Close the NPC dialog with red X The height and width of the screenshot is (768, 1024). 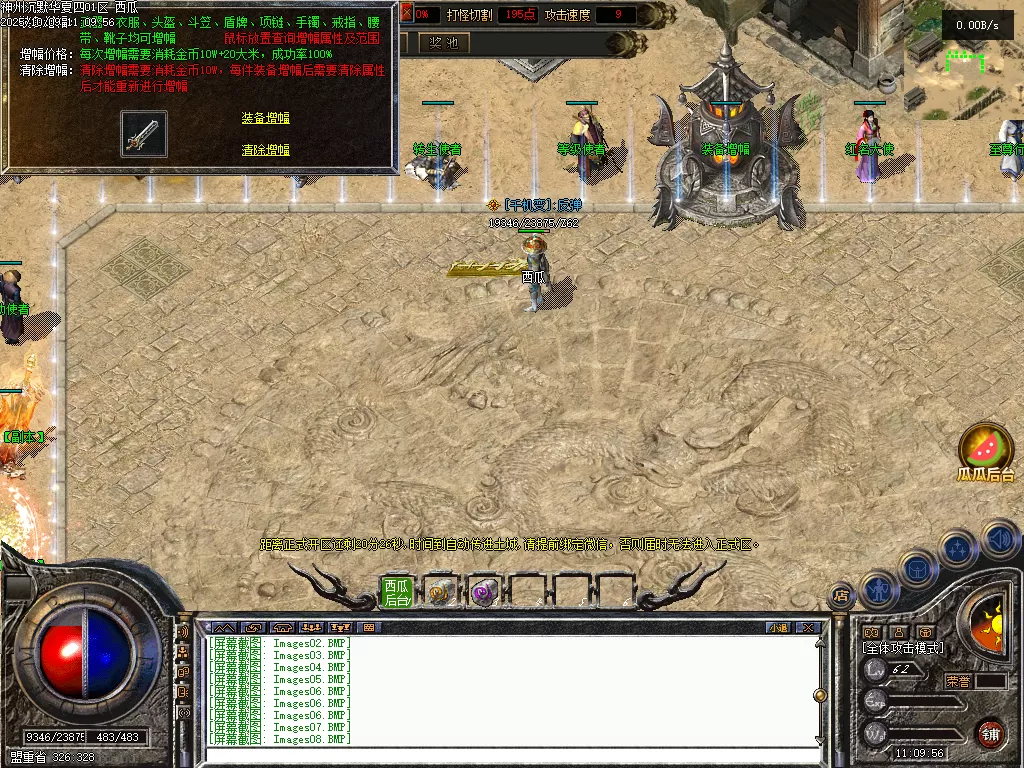407,14
